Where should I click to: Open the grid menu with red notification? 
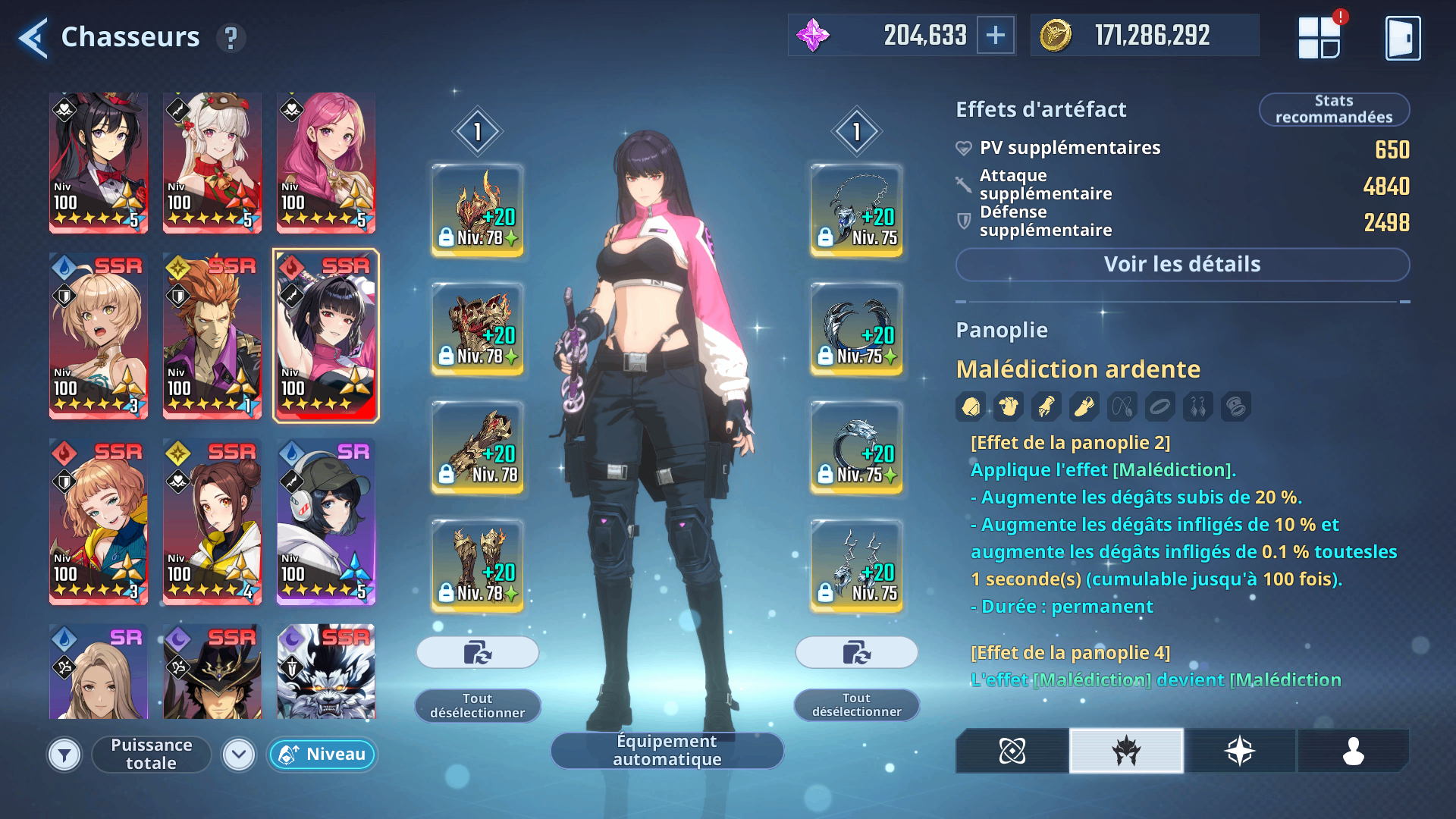[1319, 37]
